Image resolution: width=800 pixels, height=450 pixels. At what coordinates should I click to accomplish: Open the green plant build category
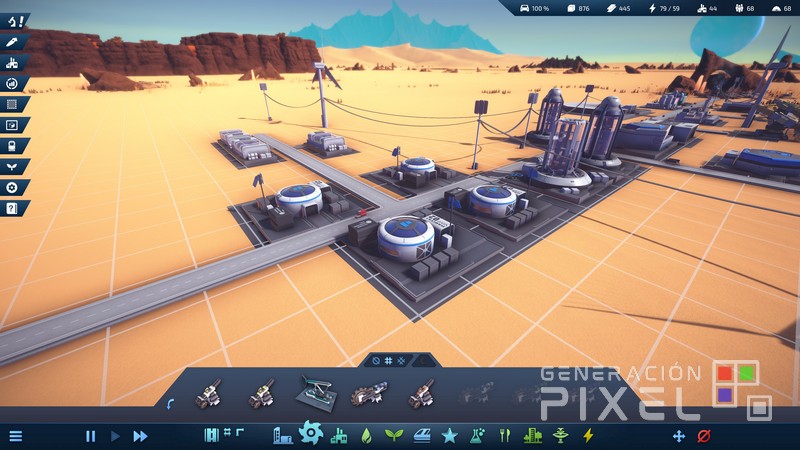tap(393, 436)
